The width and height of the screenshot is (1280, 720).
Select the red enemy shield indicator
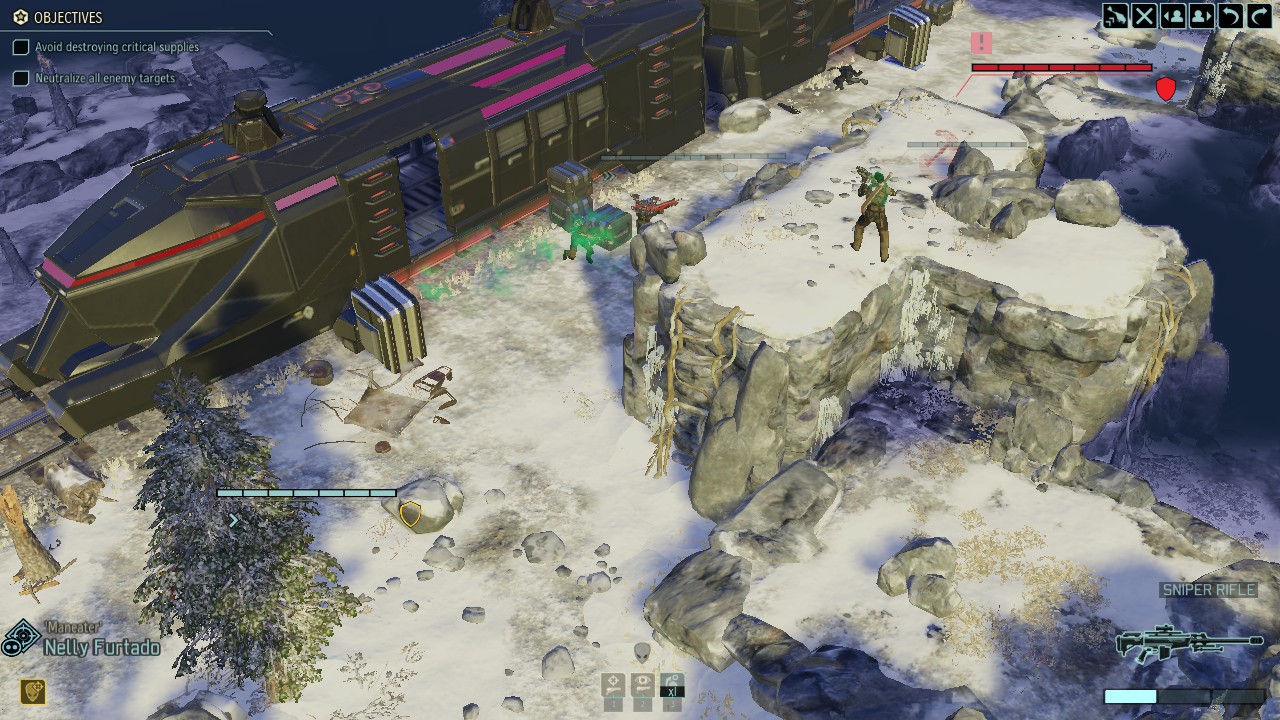(x=1165, y=89)
